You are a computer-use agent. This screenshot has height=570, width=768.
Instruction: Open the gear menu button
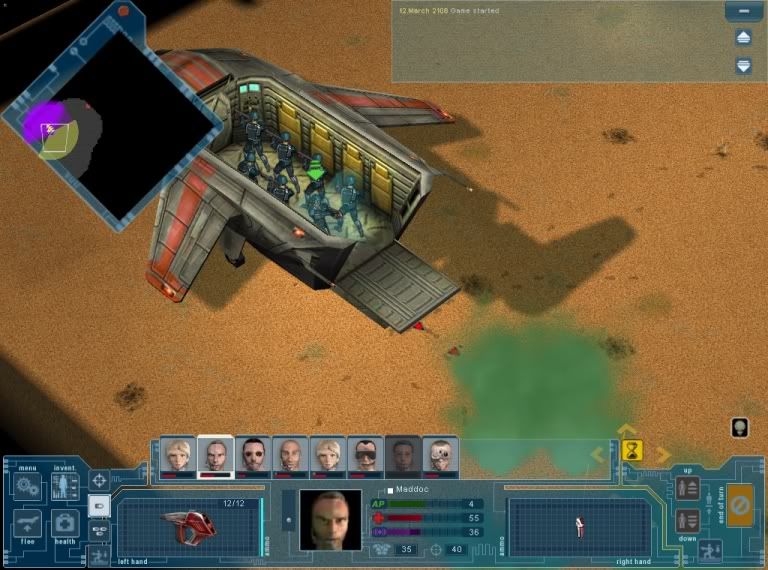(x=28, y=487)
